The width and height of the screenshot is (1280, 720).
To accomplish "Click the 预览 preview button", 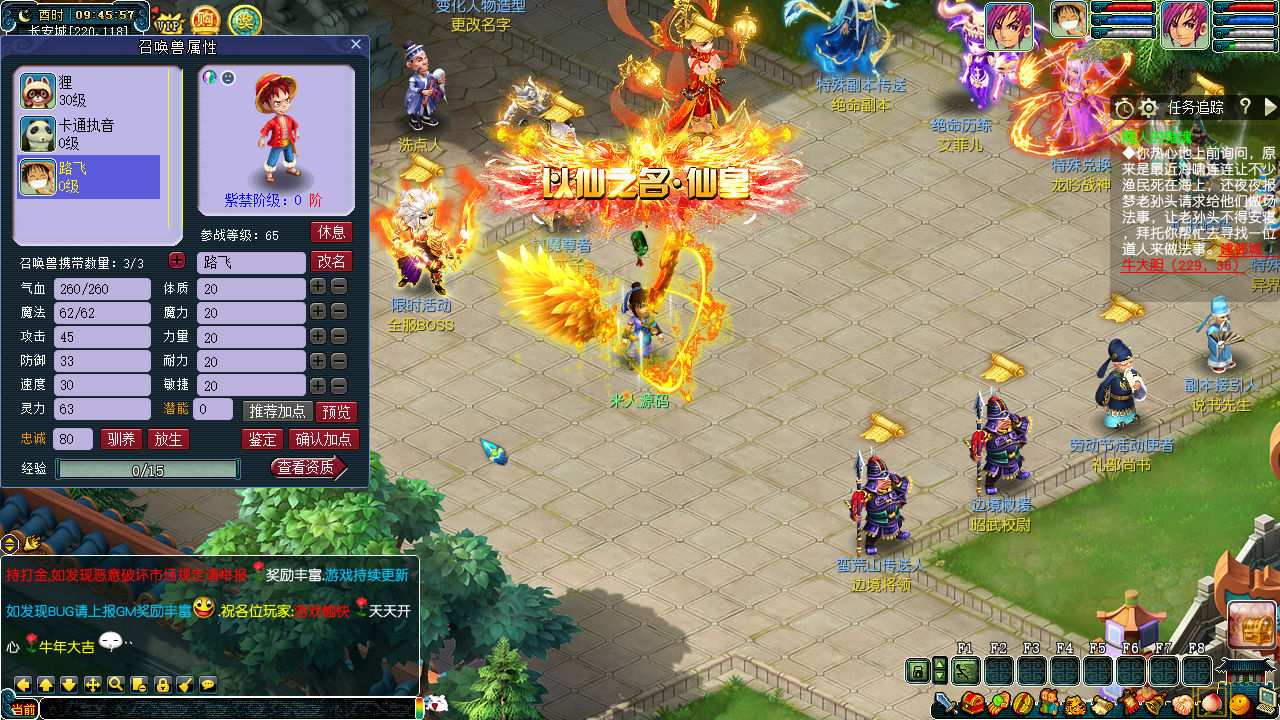I will 335,411.
